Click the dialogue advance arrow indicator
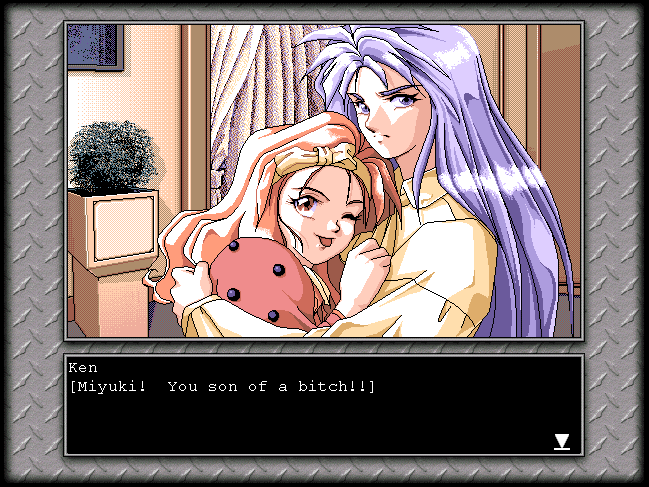 [x=562, y=441]
